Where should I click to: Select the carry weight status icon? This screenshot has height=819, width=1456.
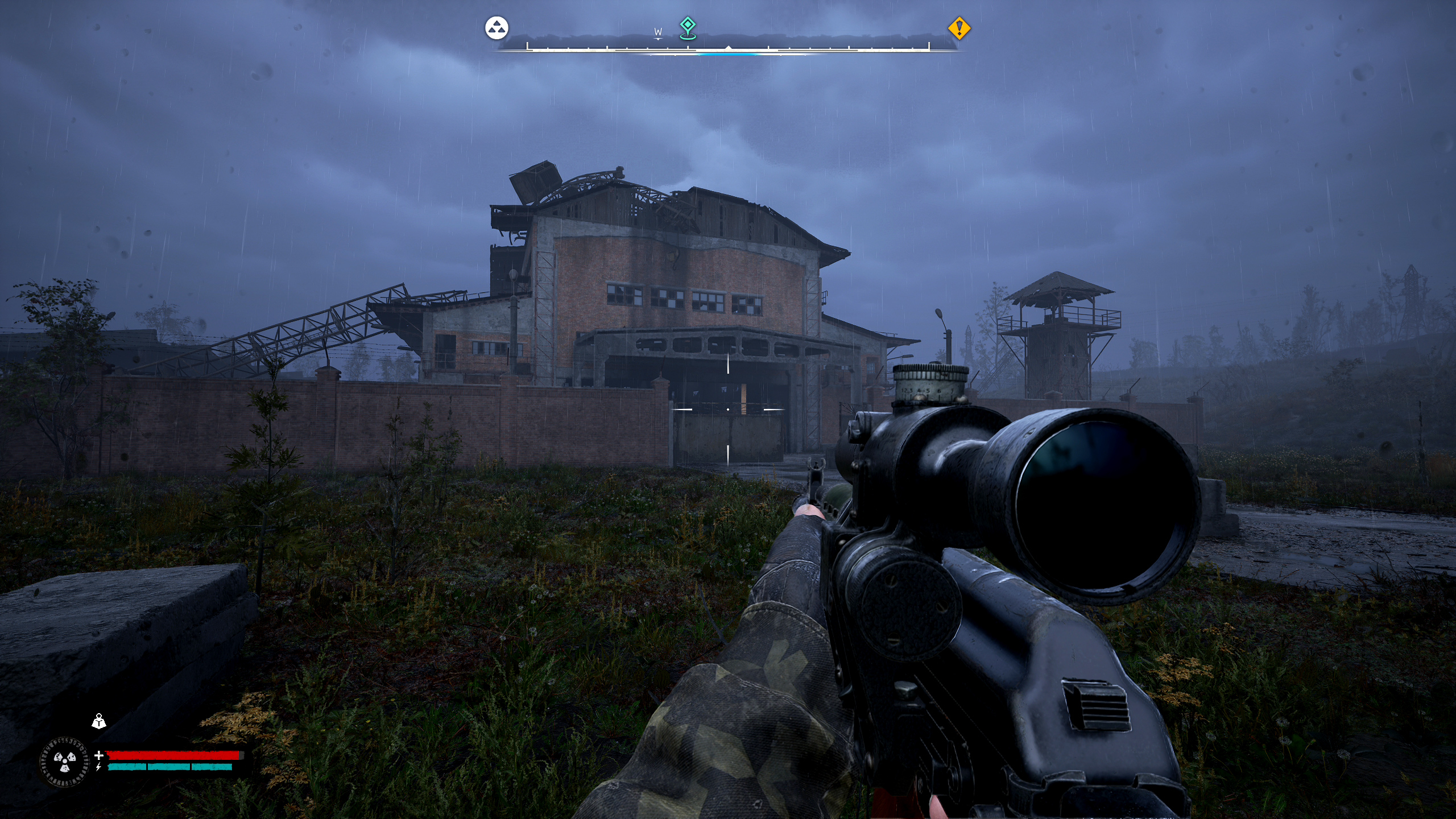pyautogui.click(x=99, y=721)
